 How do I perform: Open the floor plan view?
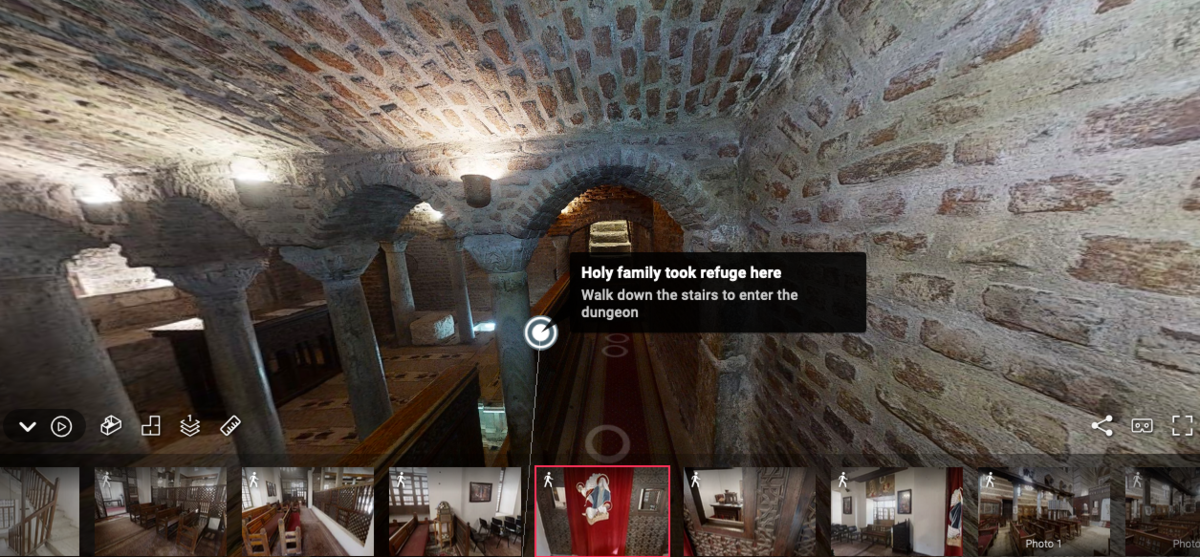151,427
